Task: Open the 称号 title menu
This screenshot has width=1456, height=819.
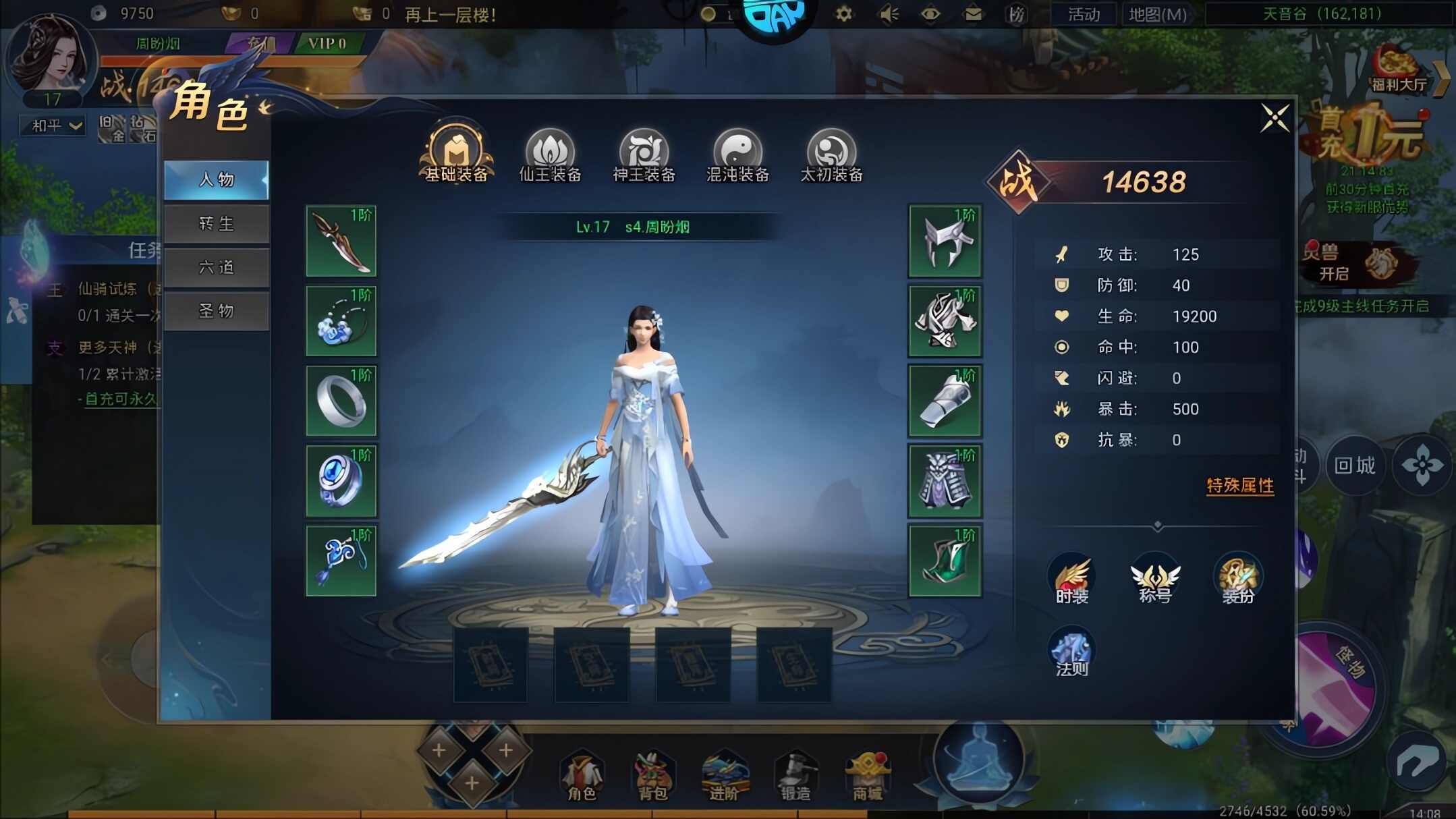Action: [x=1154, y=579]
